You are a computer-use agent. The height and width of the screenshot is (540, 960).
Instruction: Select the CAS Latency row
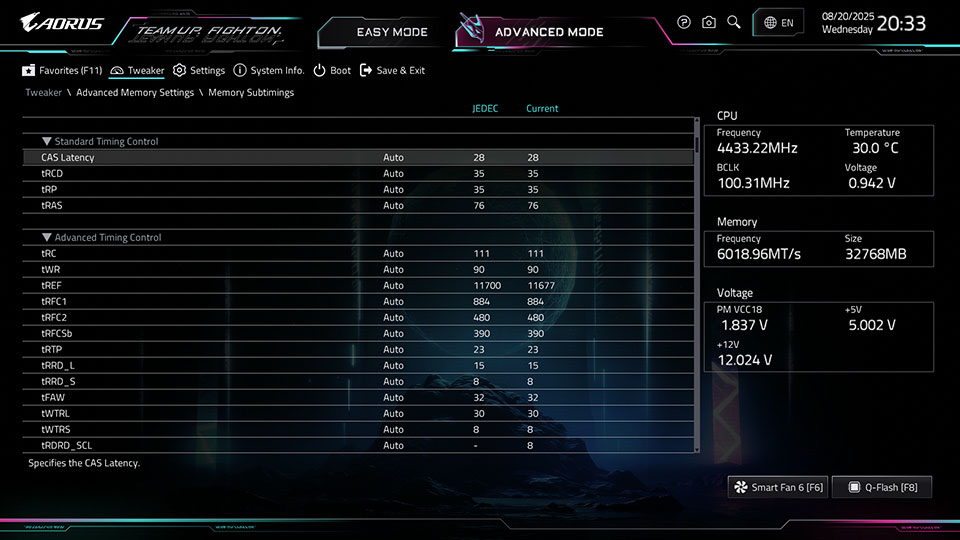point(68,158)
